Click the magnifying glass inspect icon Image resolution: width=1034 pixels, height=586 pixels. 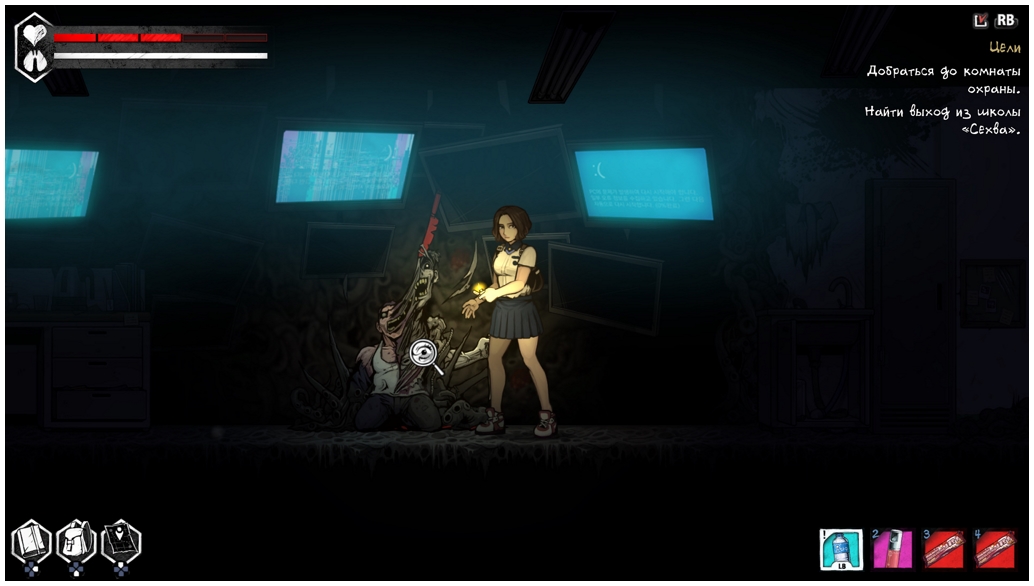(x=427, y=356)
